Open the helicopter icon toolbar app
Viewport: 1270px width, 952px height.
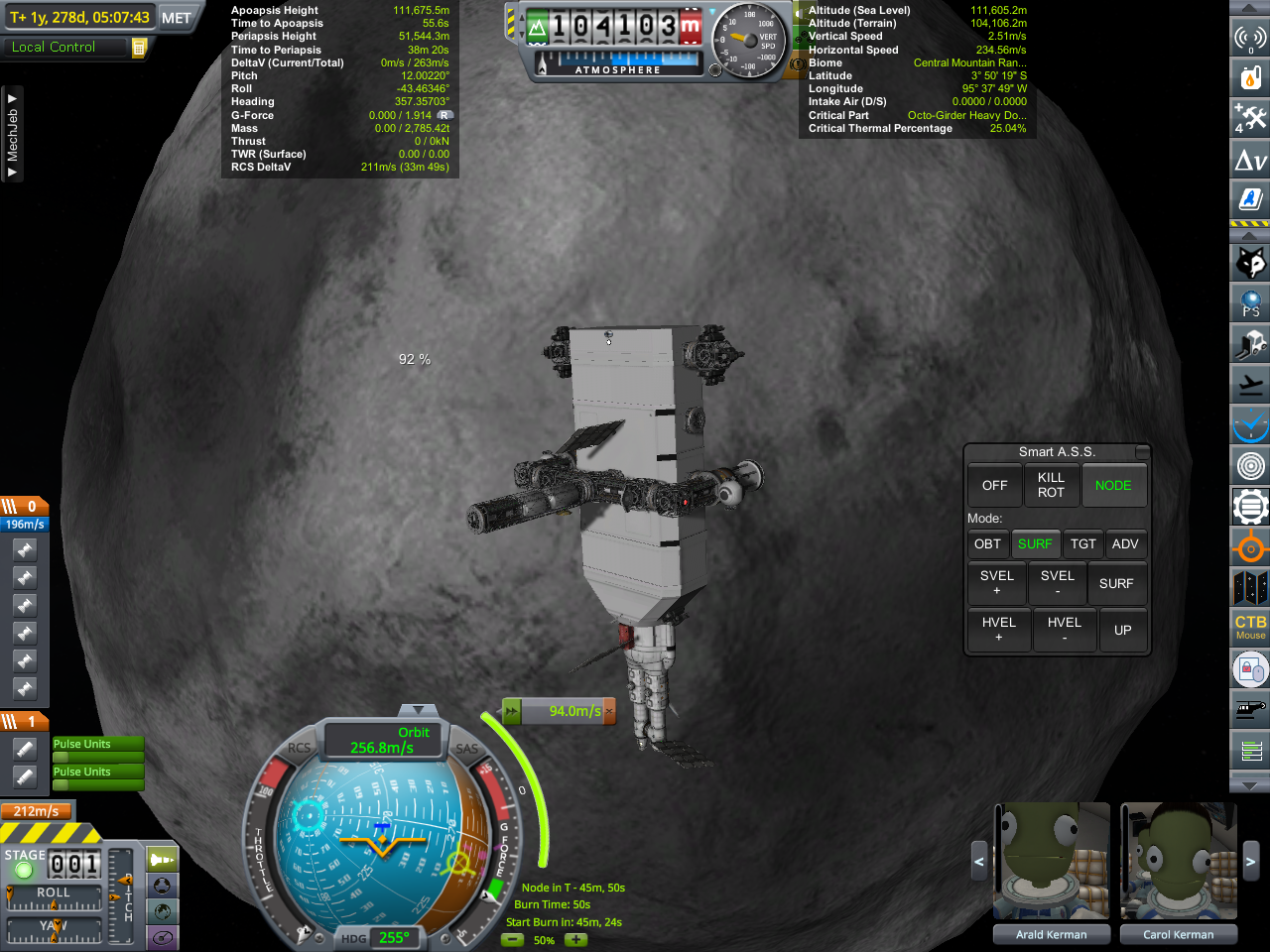pos(1250,709)
